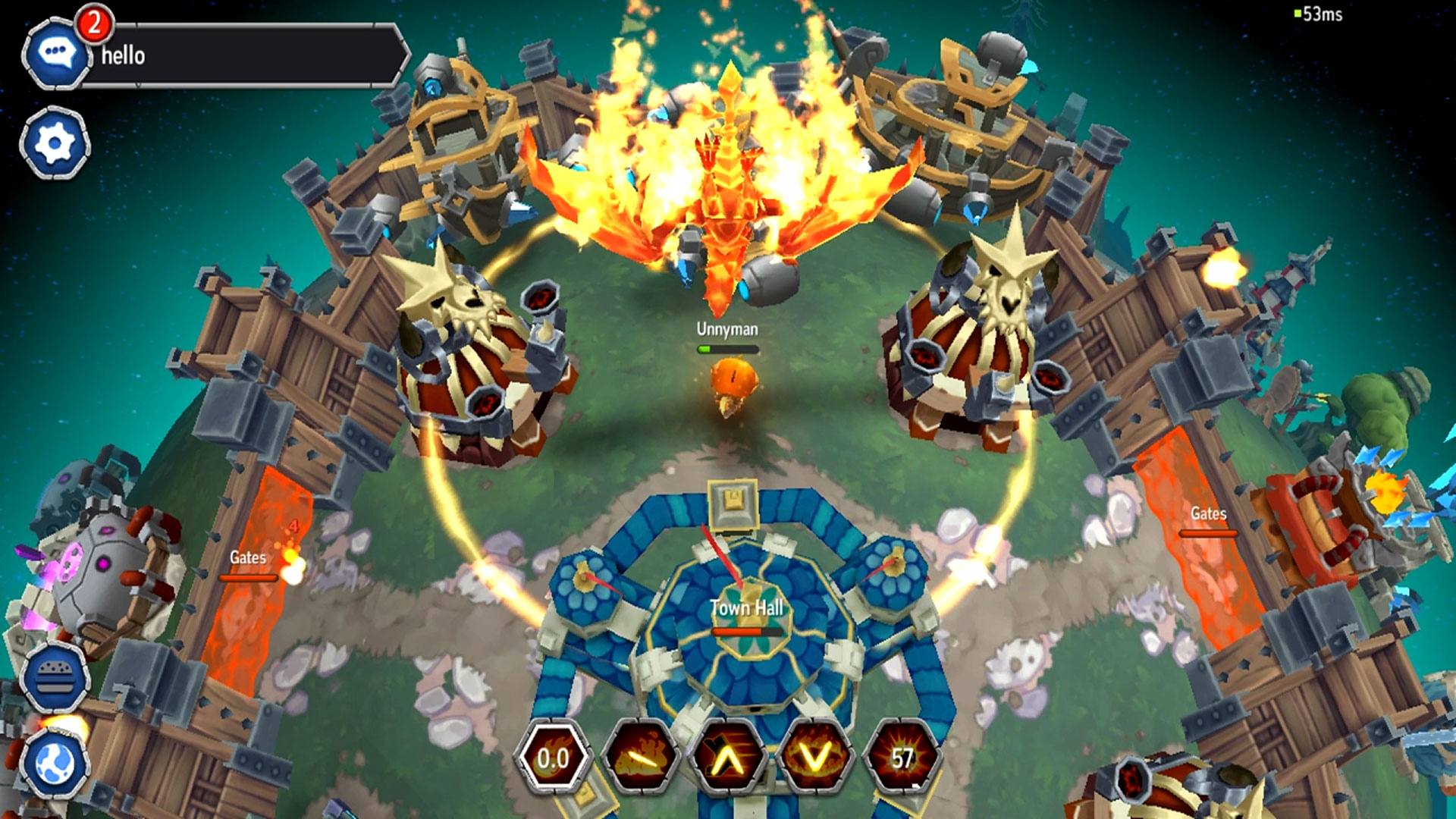Trigger the up-arrow dash ability
1456x819 pixels.
pyautogui.click(x=727, y=758)
